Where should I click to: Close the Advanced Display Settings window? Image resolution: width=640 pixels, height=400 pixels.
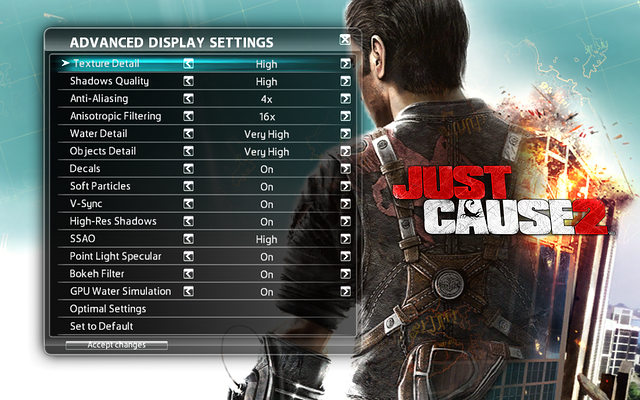point(345,41)
